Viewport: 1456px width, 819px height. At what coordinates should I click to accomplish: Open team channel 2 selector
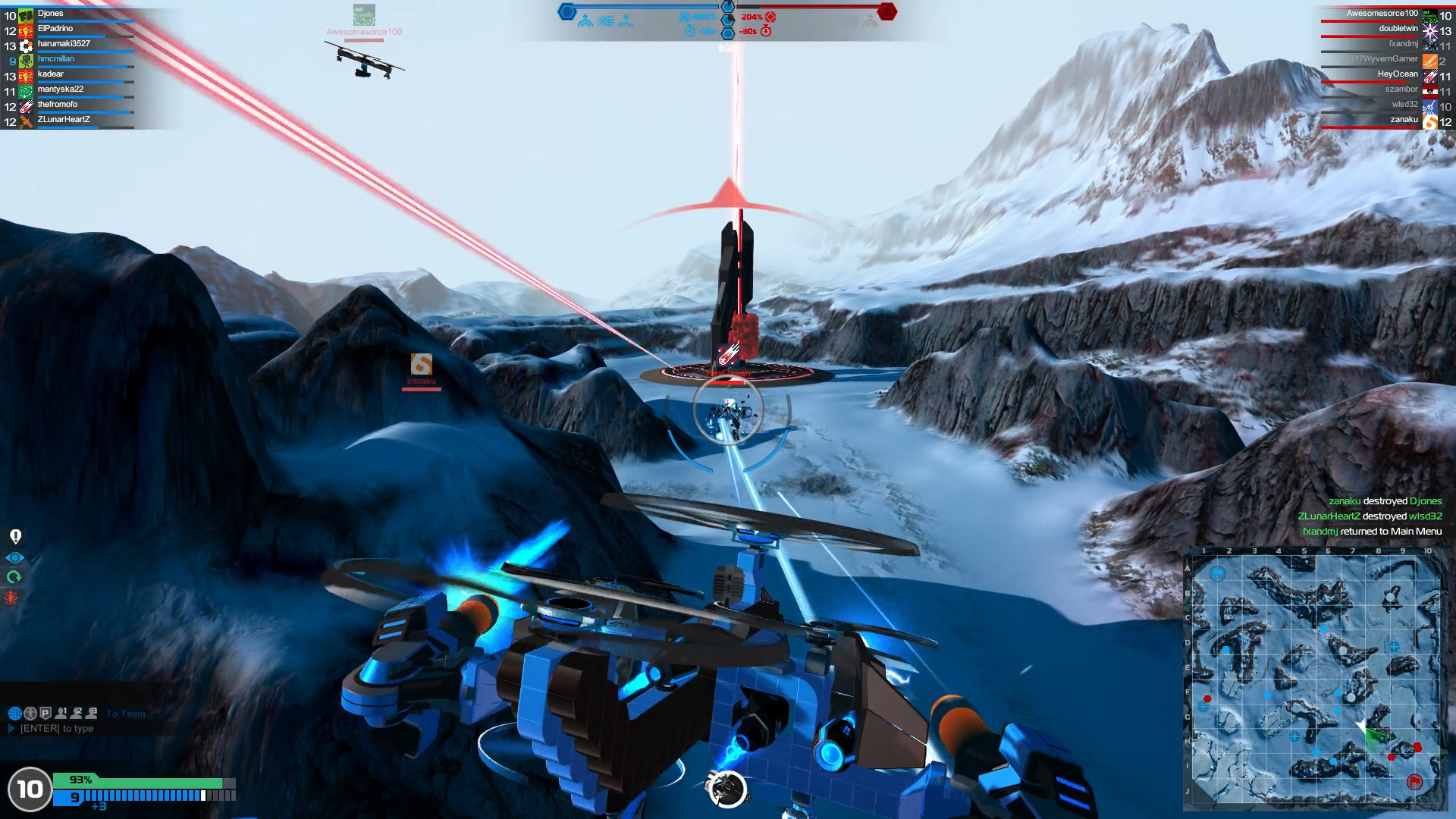tap(76, 713)
